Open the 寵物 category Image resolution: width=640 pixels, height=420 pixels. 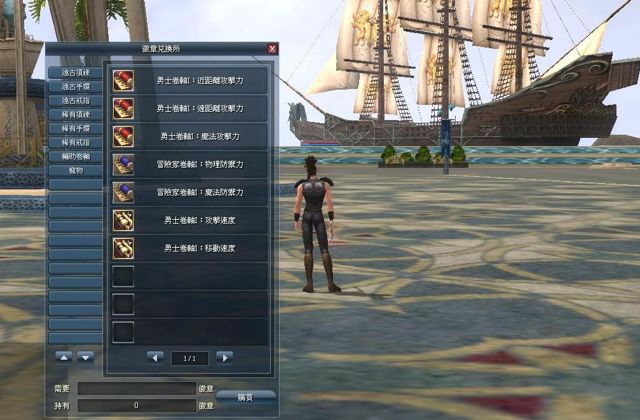point(75,170)
